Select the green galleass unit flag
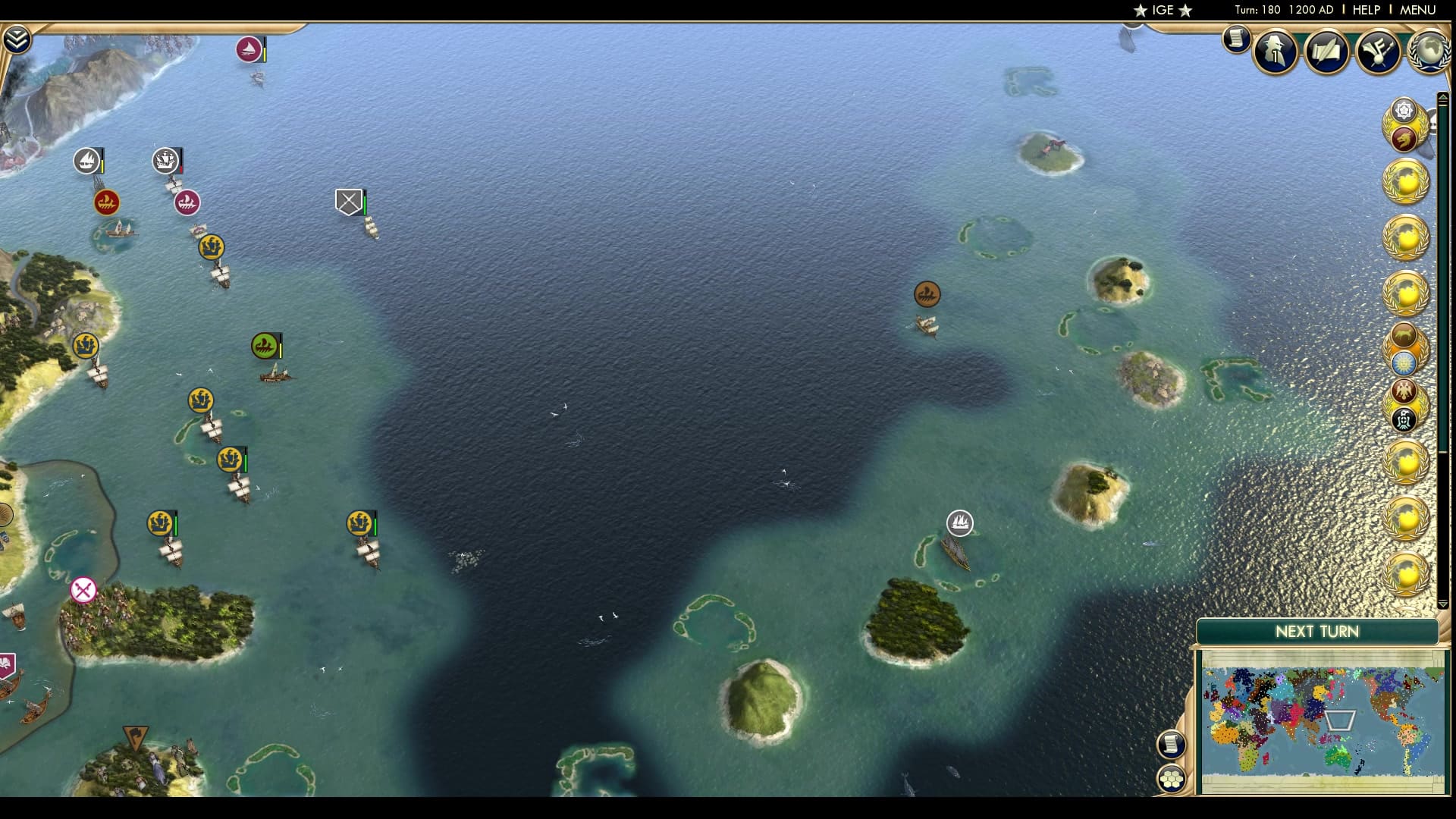This screenshot has width=1456, height=819. coord(262,344)
